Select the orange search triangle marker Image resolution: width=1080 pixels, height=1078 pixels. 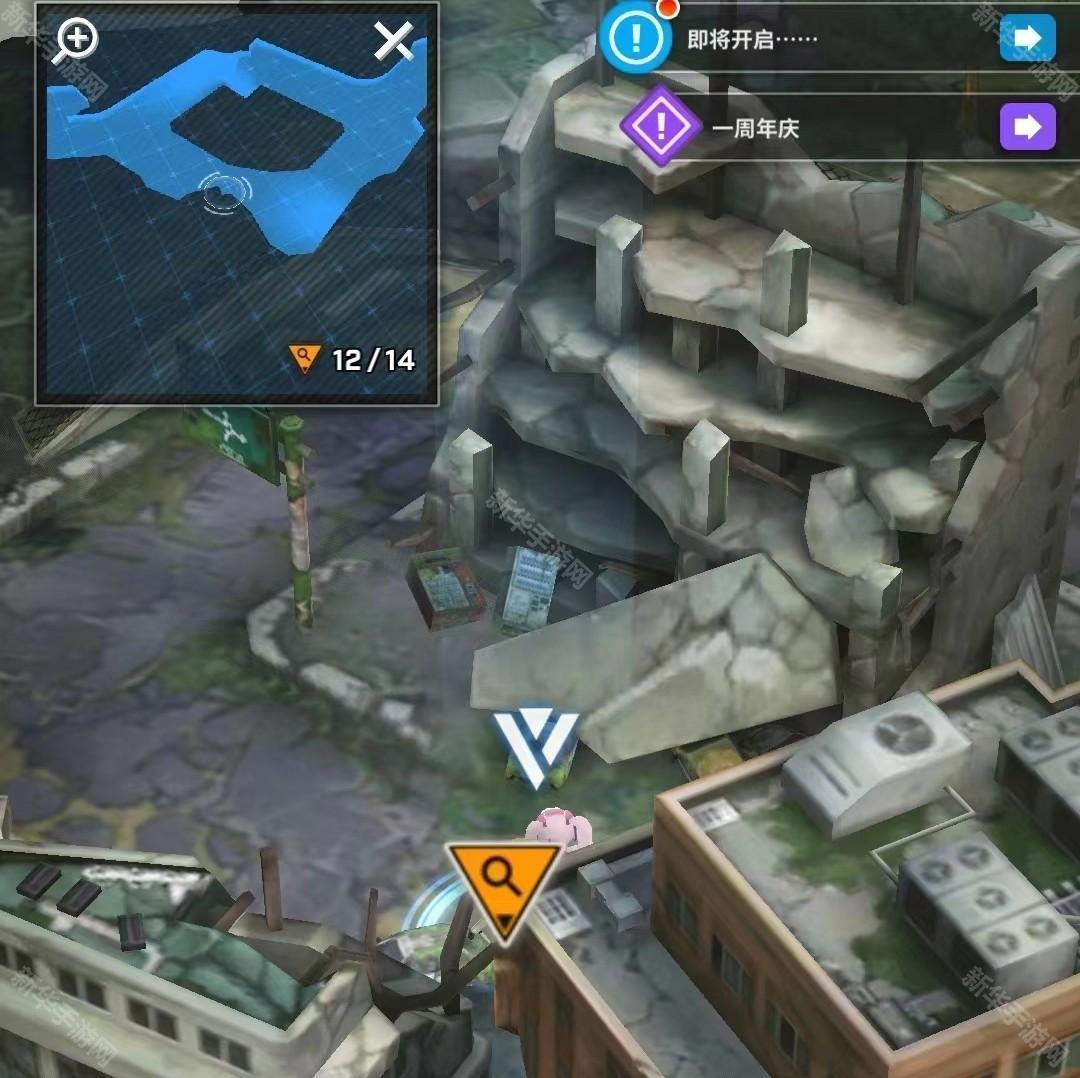coord(503,886)
